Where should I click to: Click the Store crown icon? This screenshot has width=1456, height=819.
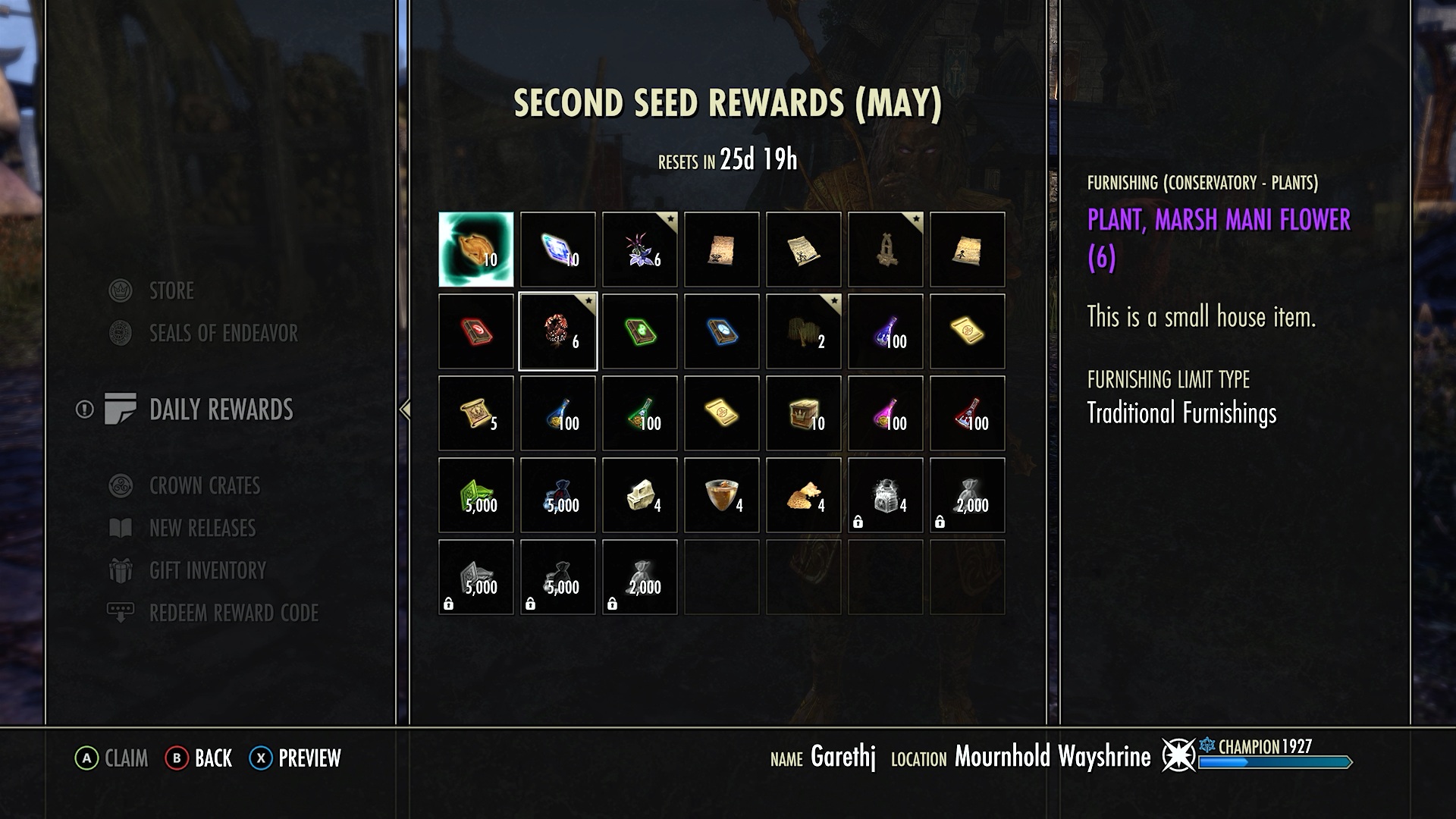pyautogui.click(x=121, y=290)
